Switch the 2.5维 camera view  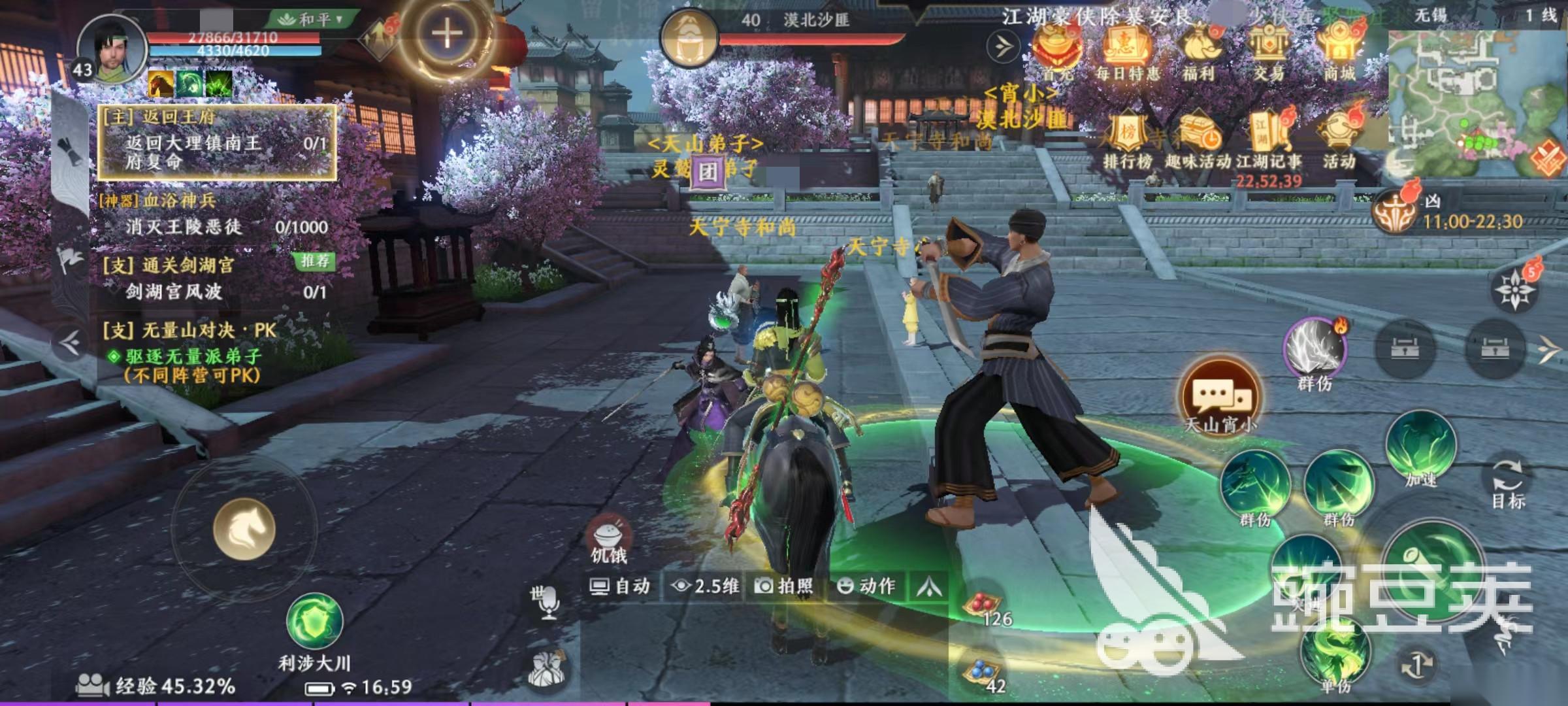click(x=706, y=586)
